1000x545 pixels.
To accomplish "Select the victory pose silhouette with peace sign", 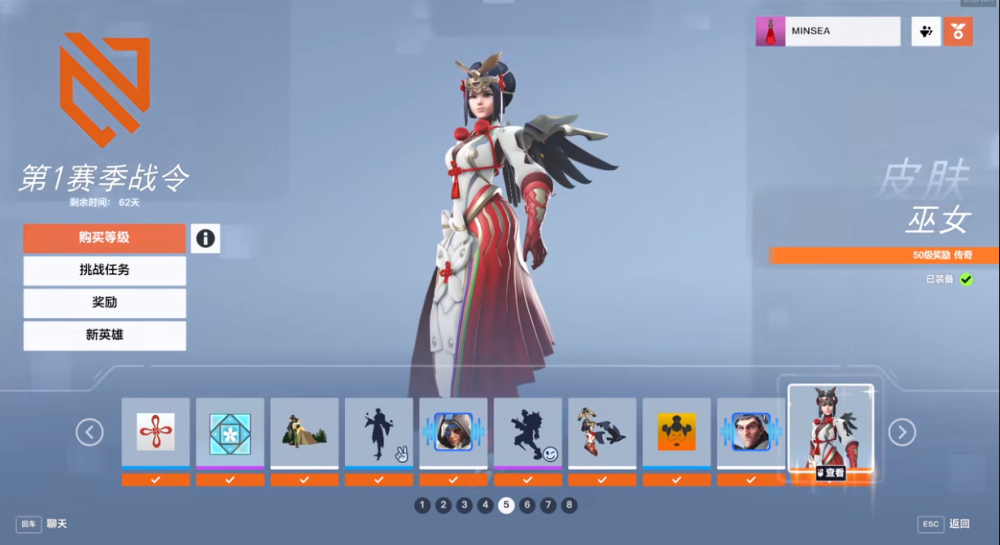I will (379, 432).
